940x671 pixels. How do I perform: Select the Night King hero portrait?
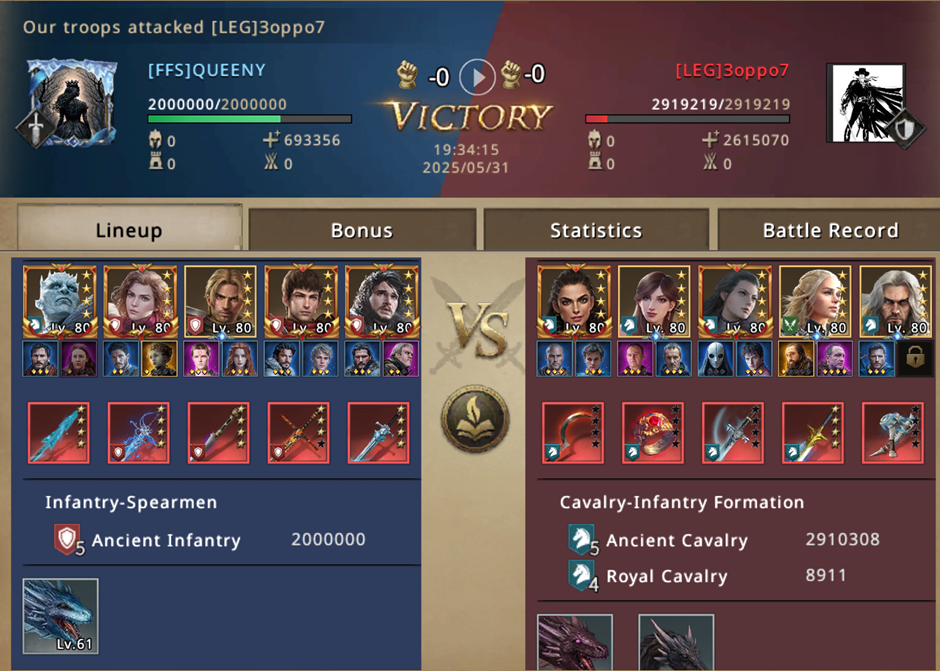point(59,301)
